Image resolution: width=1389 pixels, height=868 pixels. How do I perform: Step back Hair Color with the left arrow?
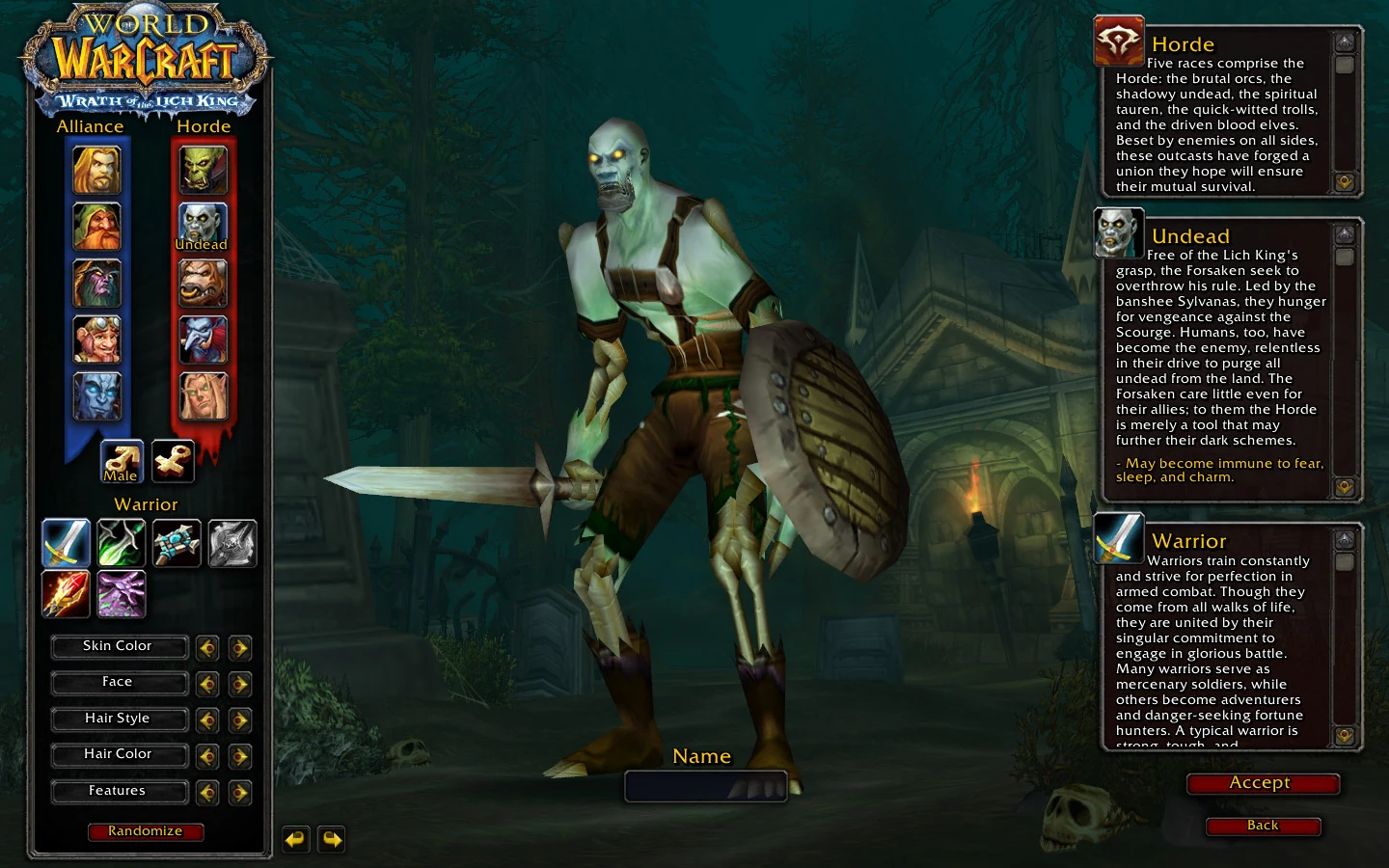(206, 756)
